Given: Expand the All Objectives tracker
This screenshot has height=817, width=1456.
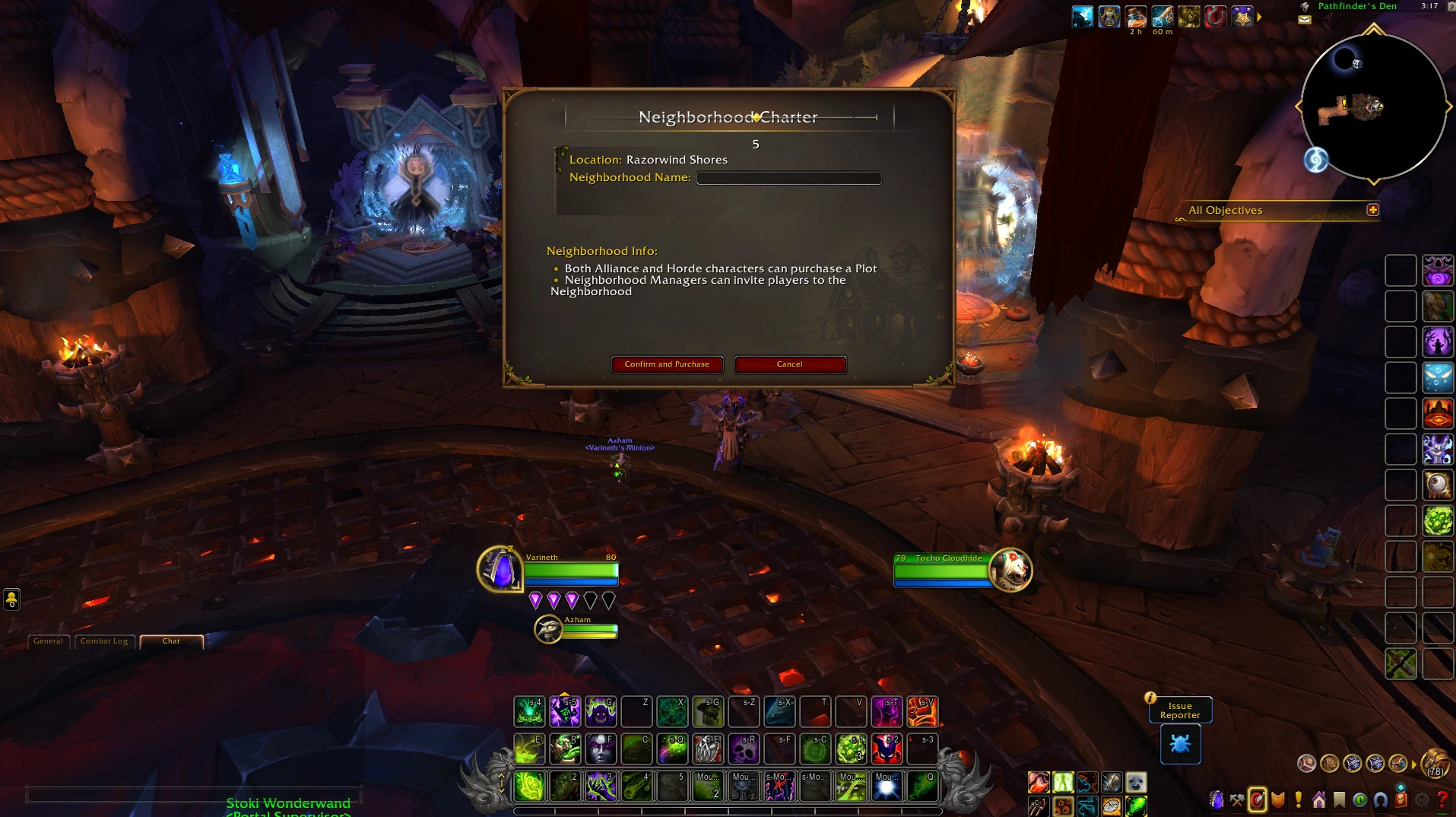Looking at the screenshot, I should click(x=1372, y=210).
